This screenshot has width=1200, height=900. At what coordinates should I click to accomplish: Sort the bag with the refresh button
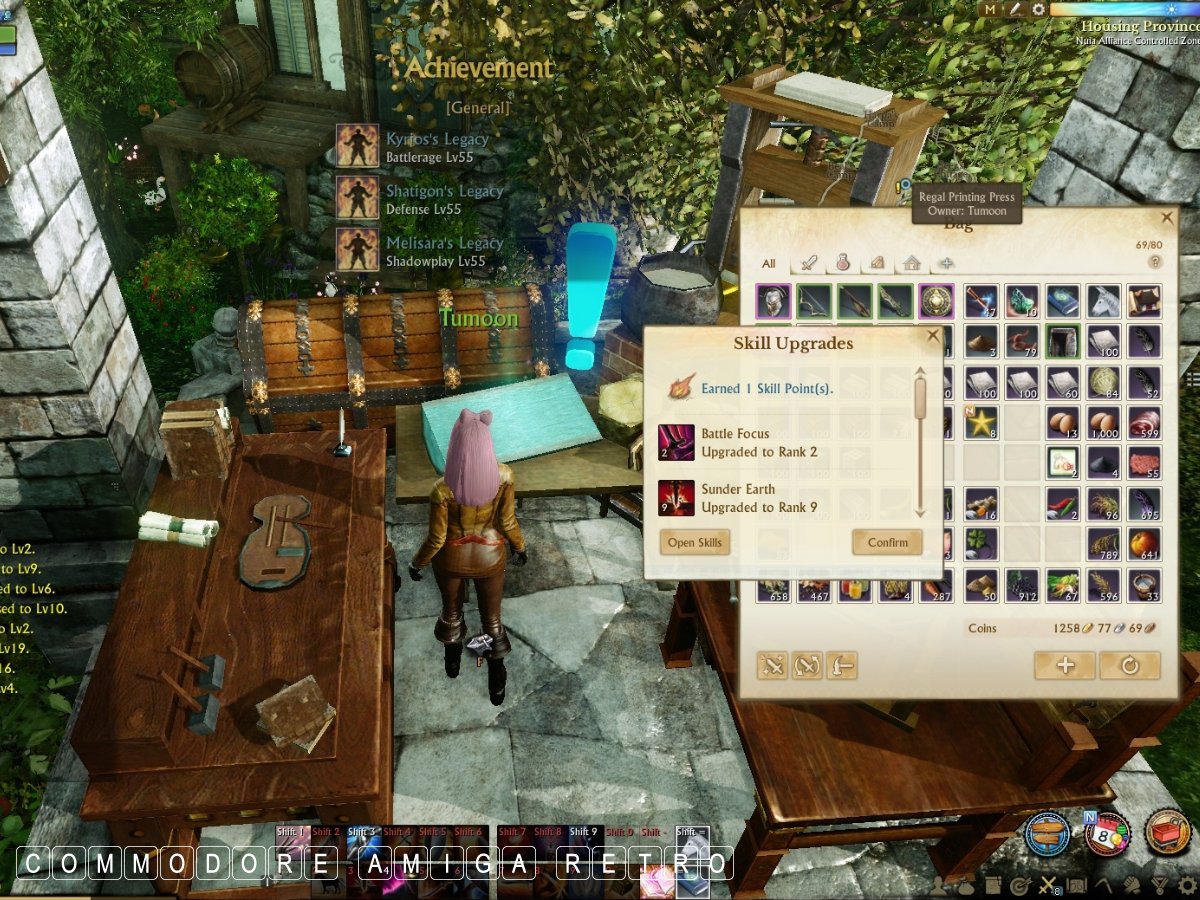click(1130, 665)
